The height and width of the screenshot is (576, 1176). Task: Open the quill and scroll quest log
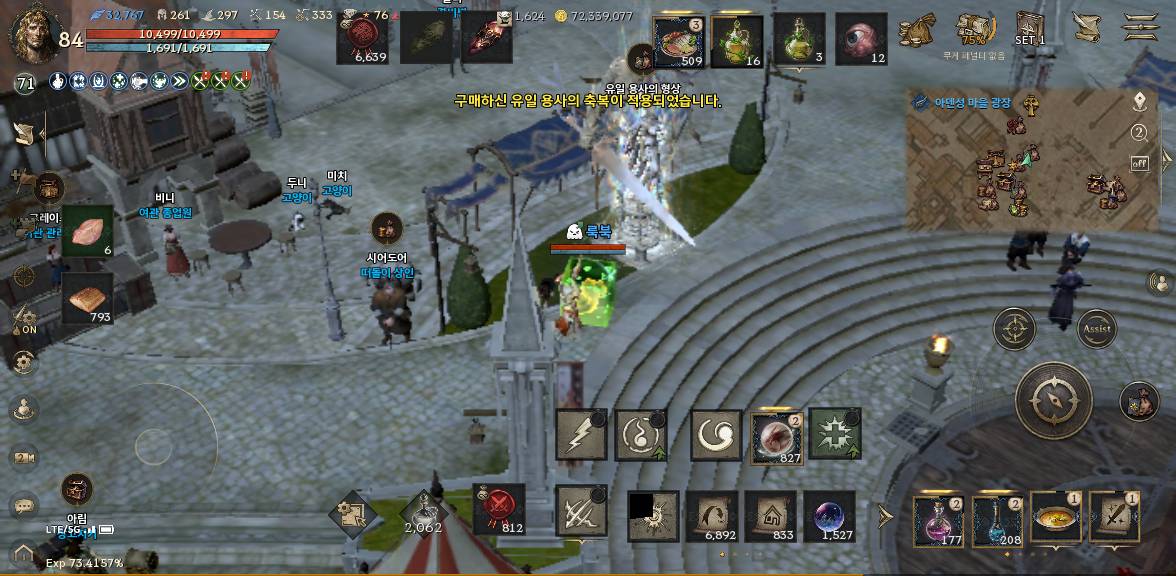(x=1086, y=27)
